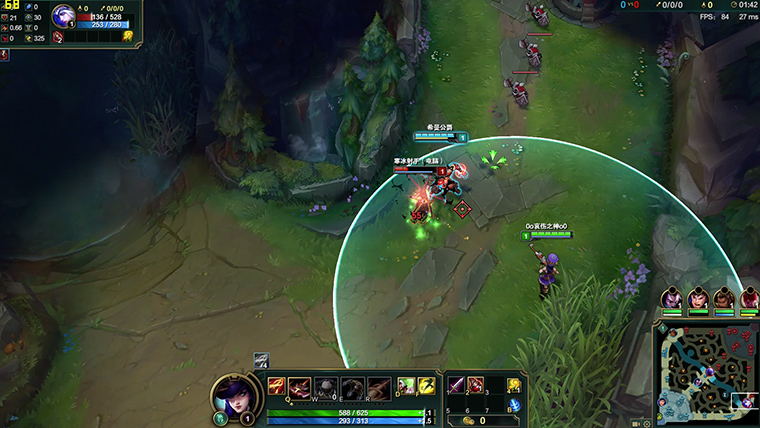Click the blue Recall button
The image size is (760, 428).
point(514,405)
